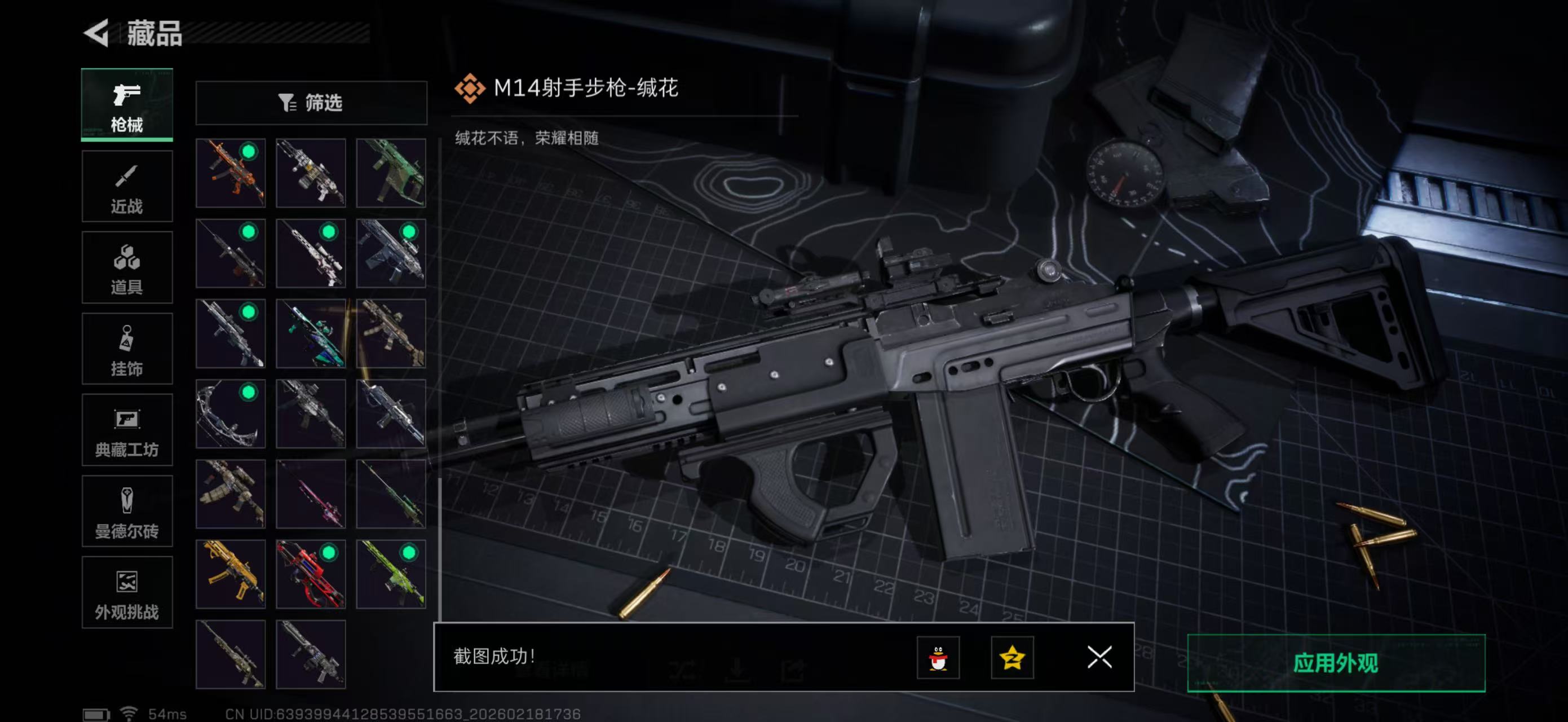
Task: Open the 筛选 filter panel
Action: [x=312, y=103]
